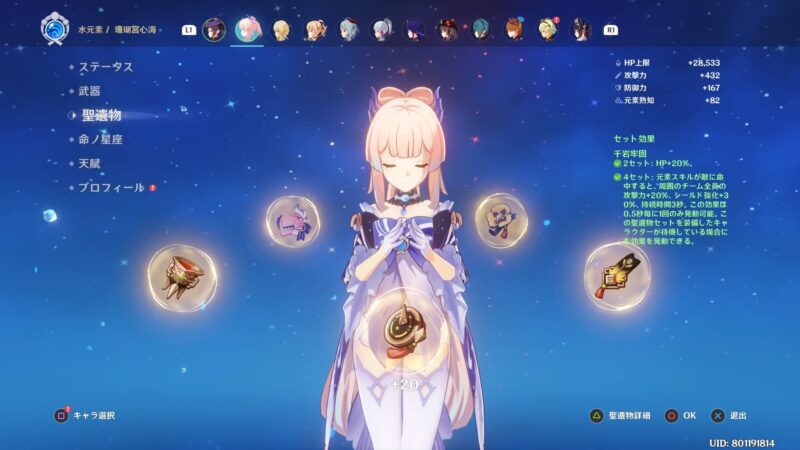Choose the orange-haired character portrait
Image resolution: width=800 pixels, height=450 pixels.
[x=514, y=29]
